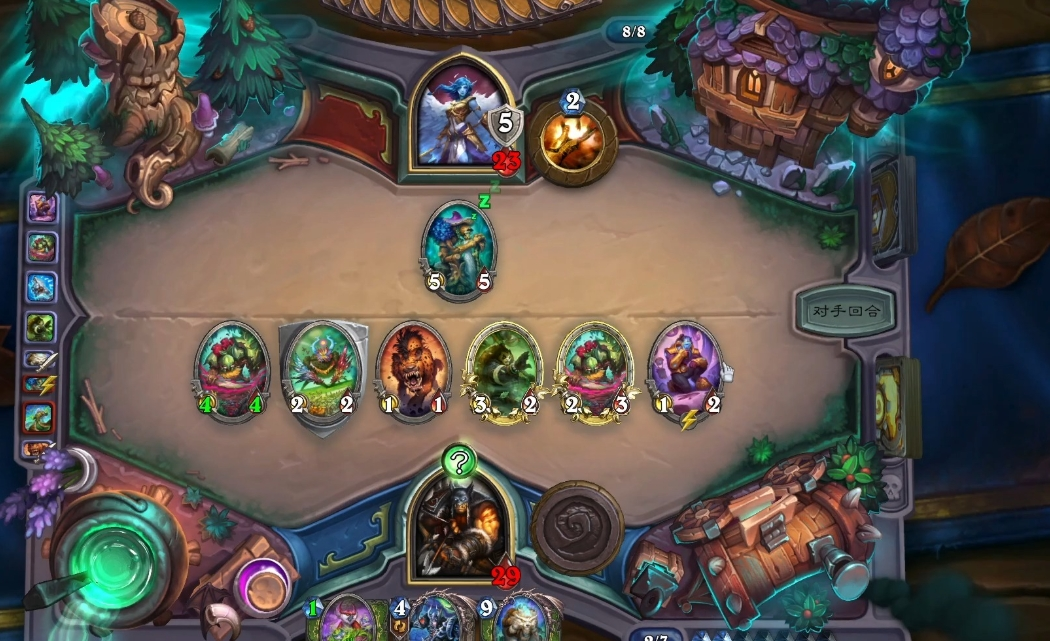Pick the 9-cost card in hand
This screenshot has height=641, width=1050.
[518, 620]
